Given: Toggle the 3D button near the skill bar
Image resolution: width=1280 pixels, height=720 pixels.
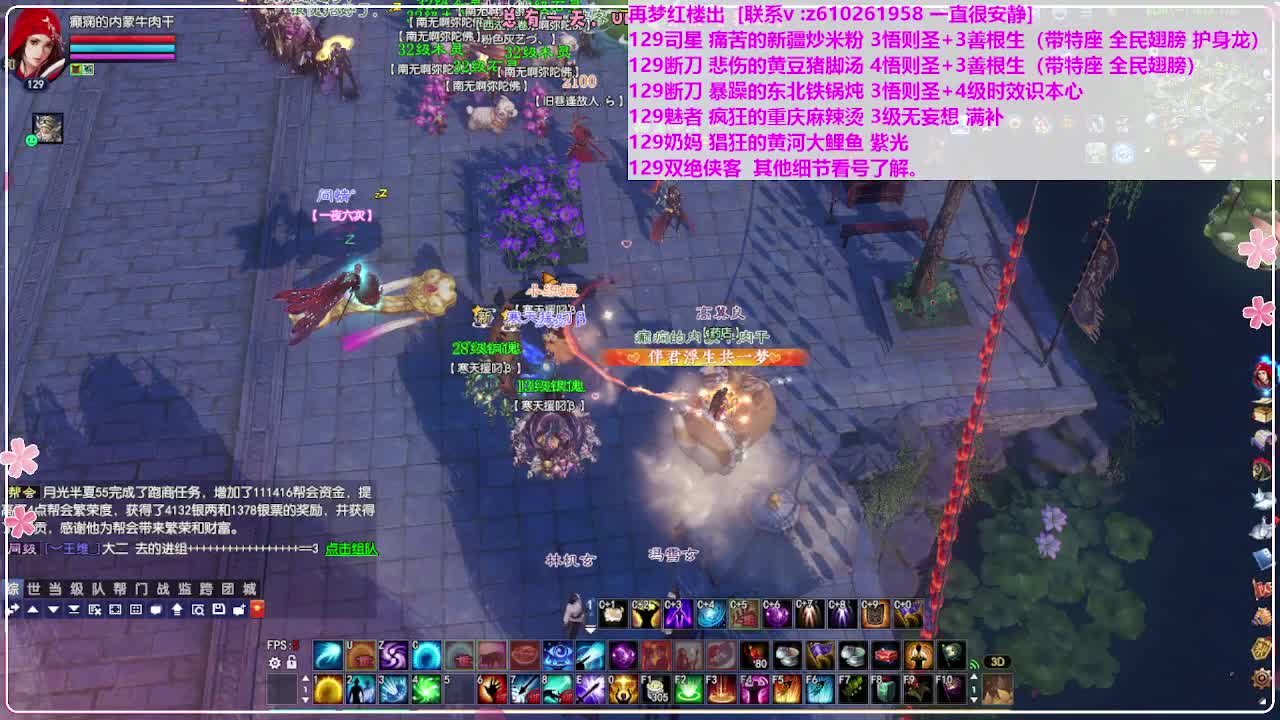Looking at the screenshot, I should [x=997, y=660].
